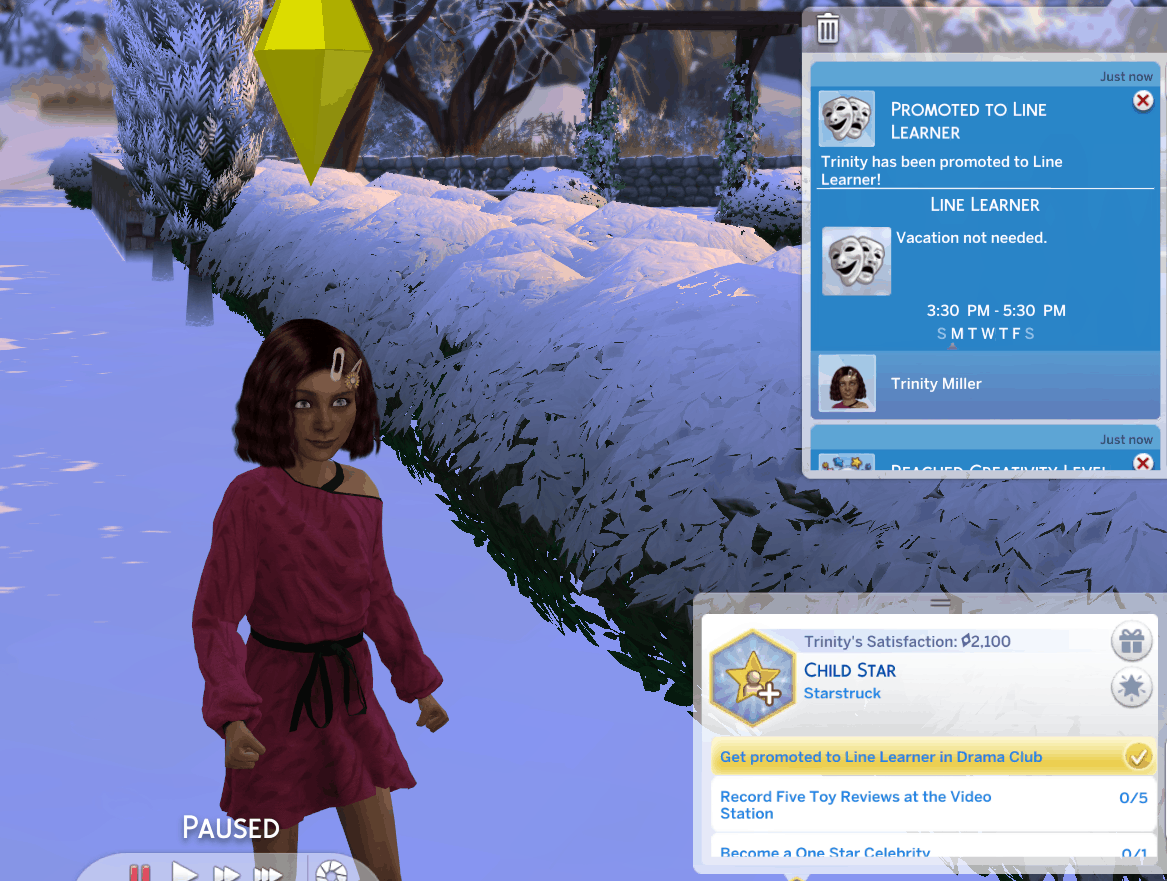Dismiss the Reached Creativity Level notification

tap(1143, 462)
